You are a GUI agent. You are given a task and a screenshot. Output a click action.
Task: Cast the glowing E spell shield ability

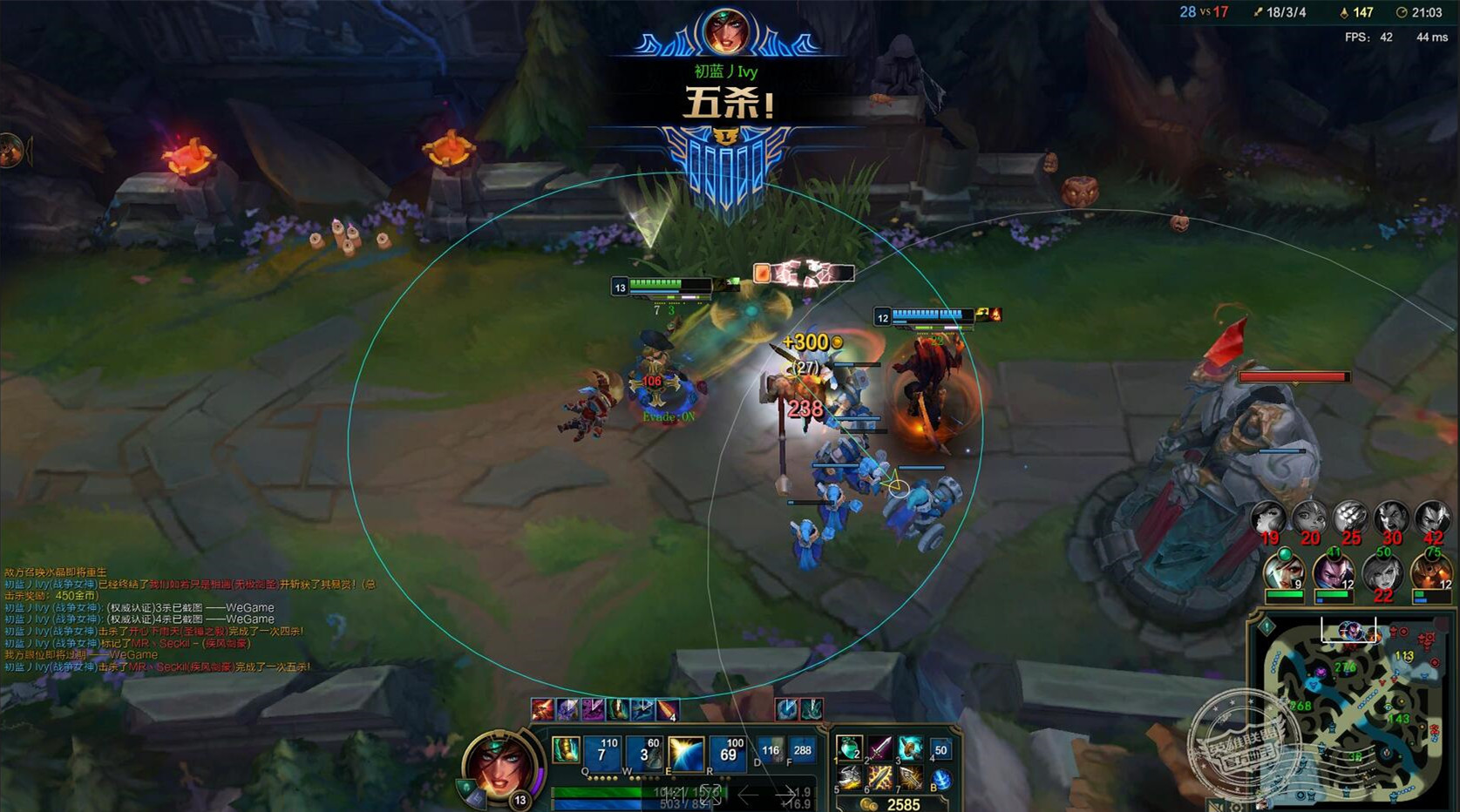coord(686,753)
